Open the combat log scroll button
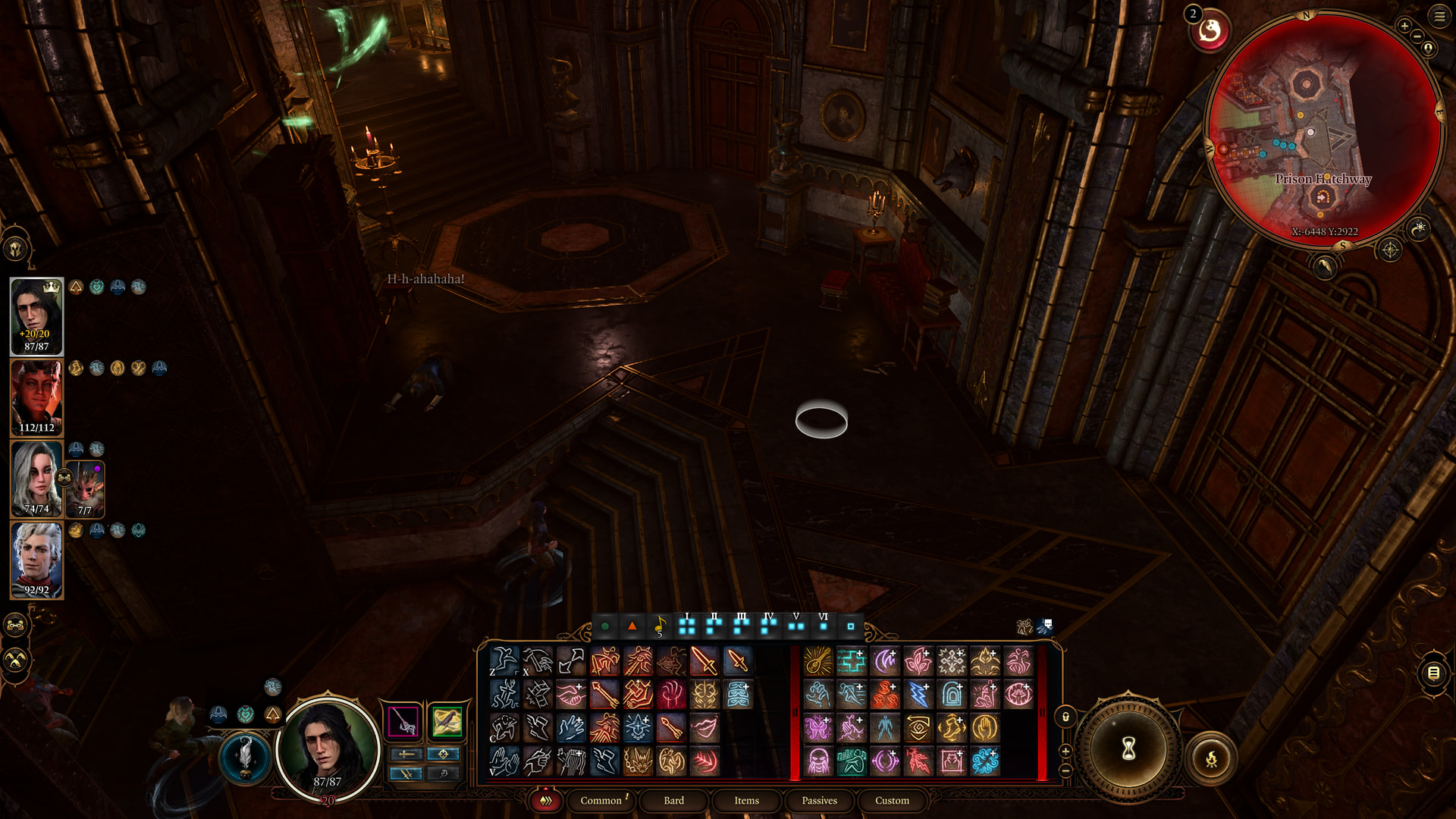Image resolution: width=1456 pixels, height=819 pixels. pyautogui.click(x=1433, y=673)
